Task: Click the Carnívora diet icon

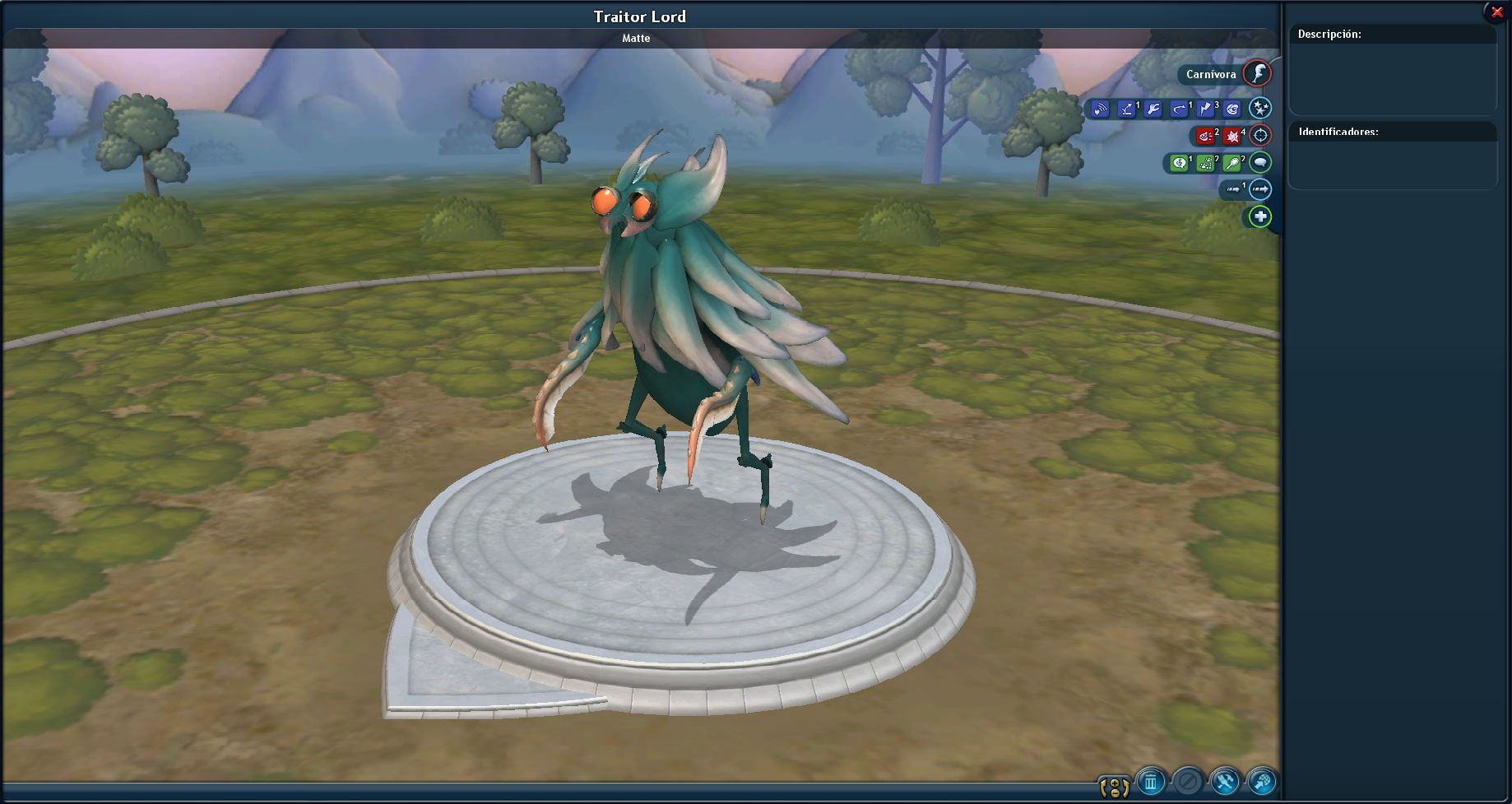Action: pyautogui.click(x=1259, y=74)
